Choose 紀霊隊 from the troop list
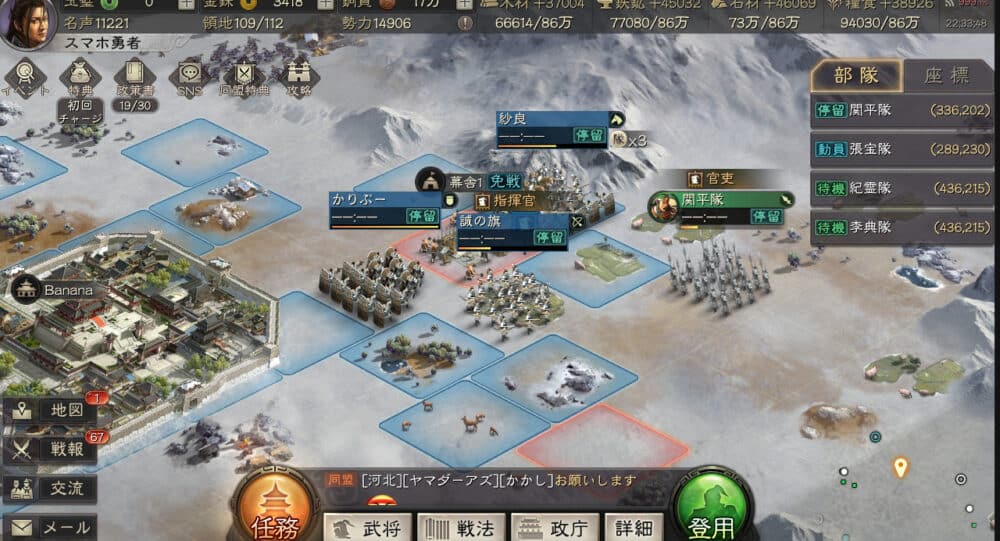The width and height of the screenshot is (1000, 541). click(x=902, y=187)
